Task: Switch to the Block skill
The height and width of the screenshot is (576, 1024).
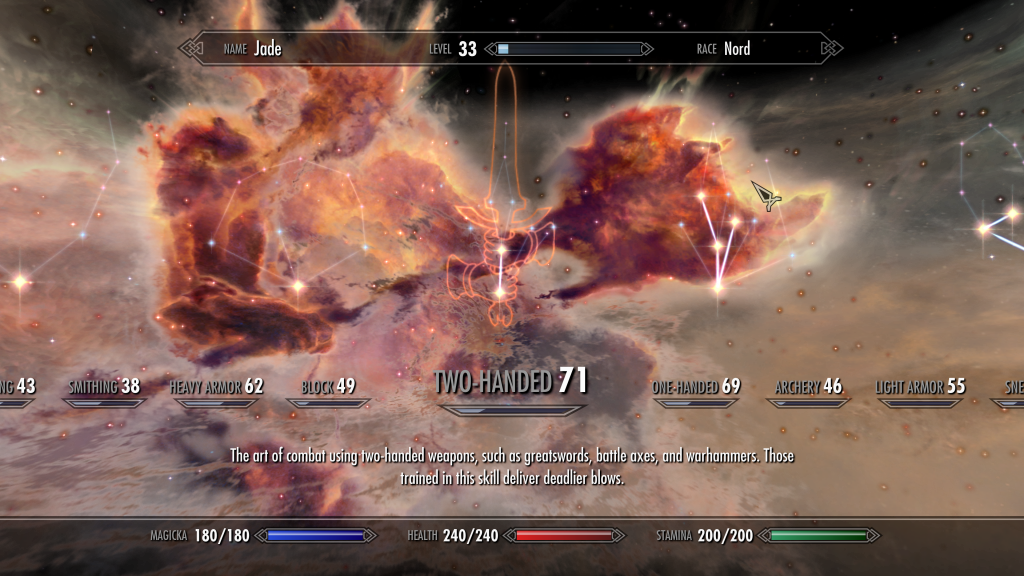Action: pos(328,387)
